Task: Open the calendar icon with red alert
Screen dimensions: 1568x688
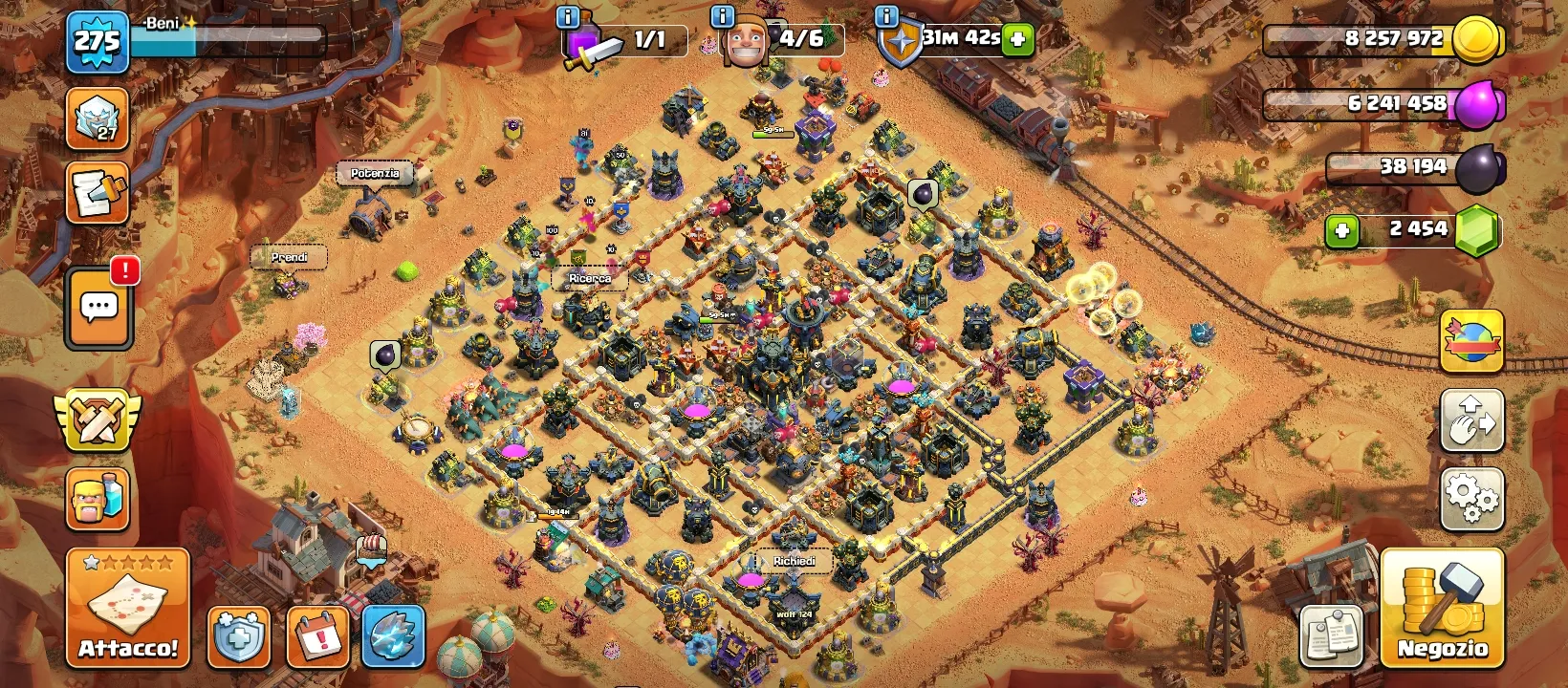Action: coord(320,635)
